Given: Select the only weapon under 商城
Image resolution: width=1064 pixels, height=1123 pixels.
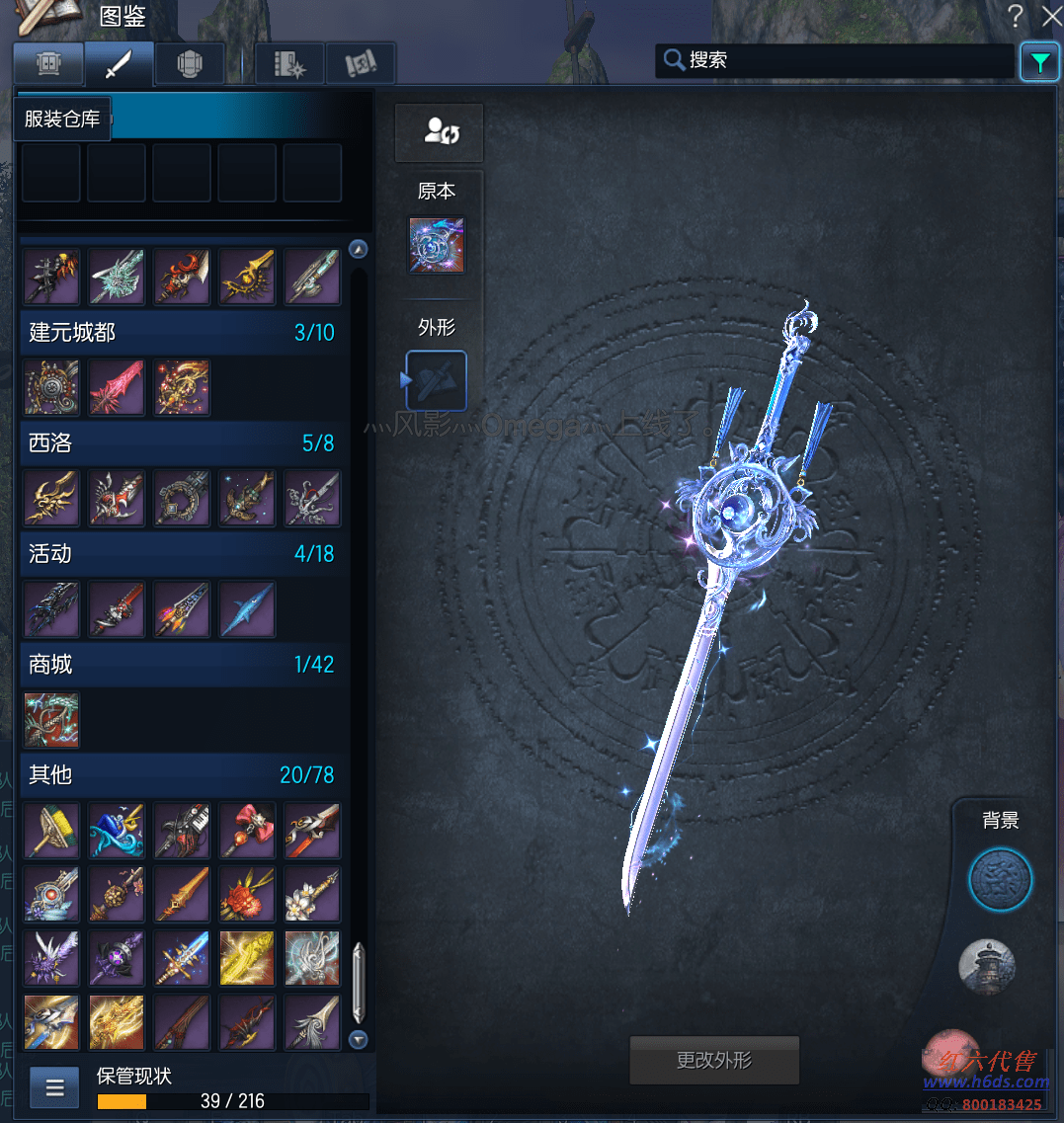Looking at the screenshot, I should coord(51,720).
